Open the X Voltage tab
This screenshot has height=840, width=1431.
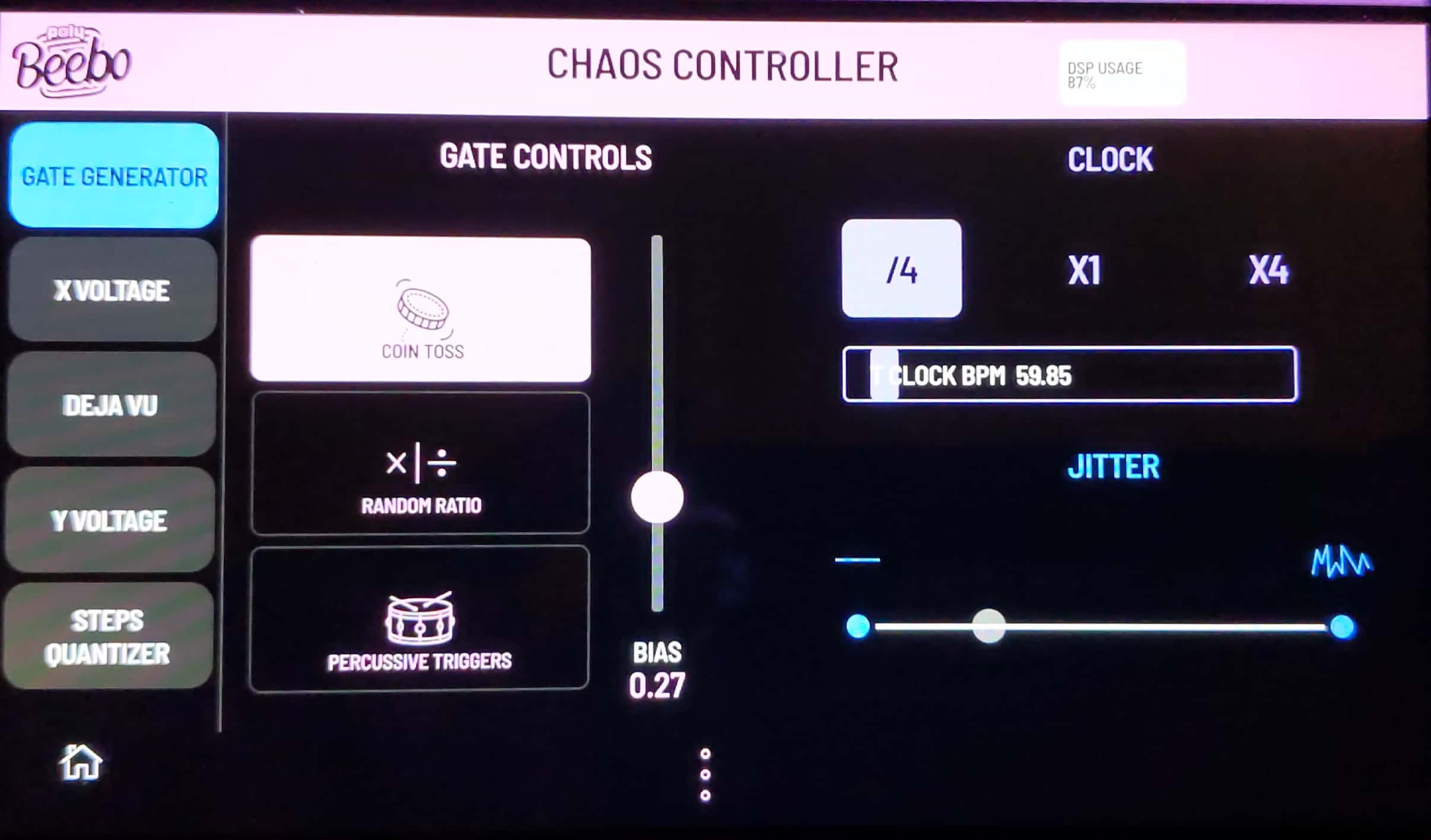pyautogui.click(x=112, y=290)
